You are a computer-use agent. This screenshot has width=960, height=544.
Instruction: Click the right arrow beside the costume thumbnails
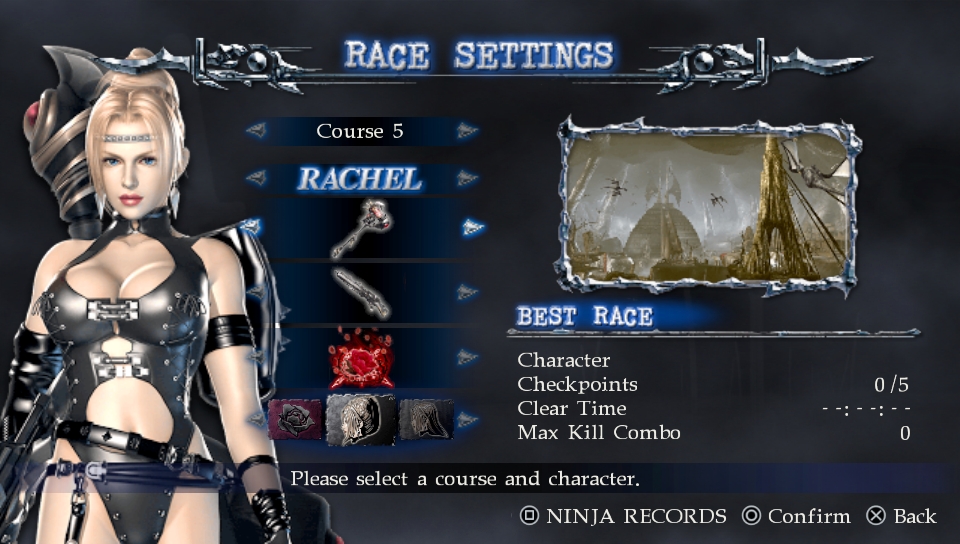467,419
